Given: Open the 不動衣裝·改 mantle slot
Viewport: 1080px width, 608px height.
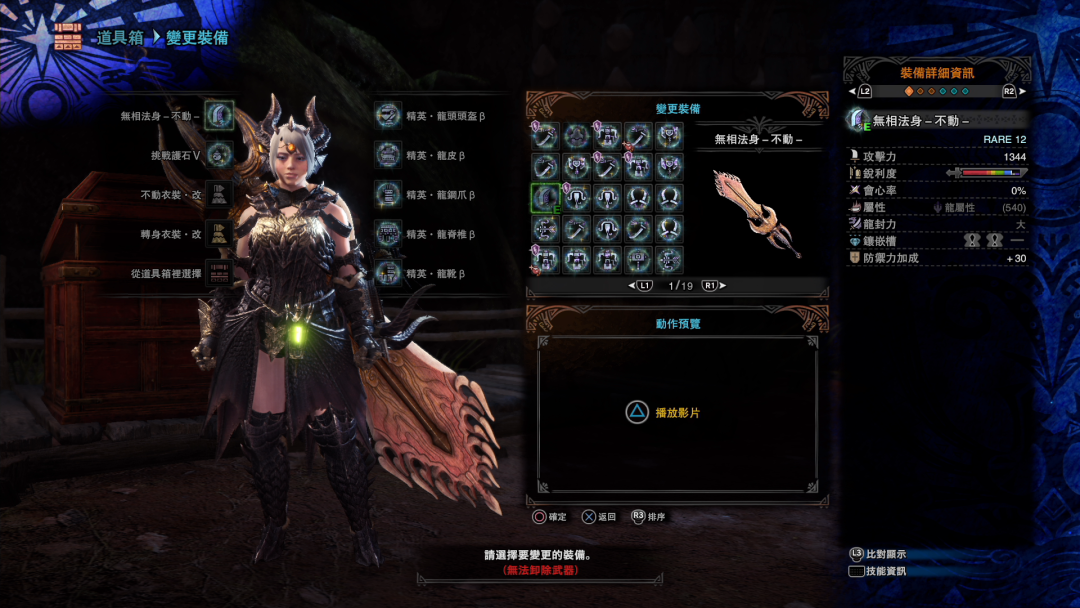Looking at the screenshot, I should pos(219,194).
